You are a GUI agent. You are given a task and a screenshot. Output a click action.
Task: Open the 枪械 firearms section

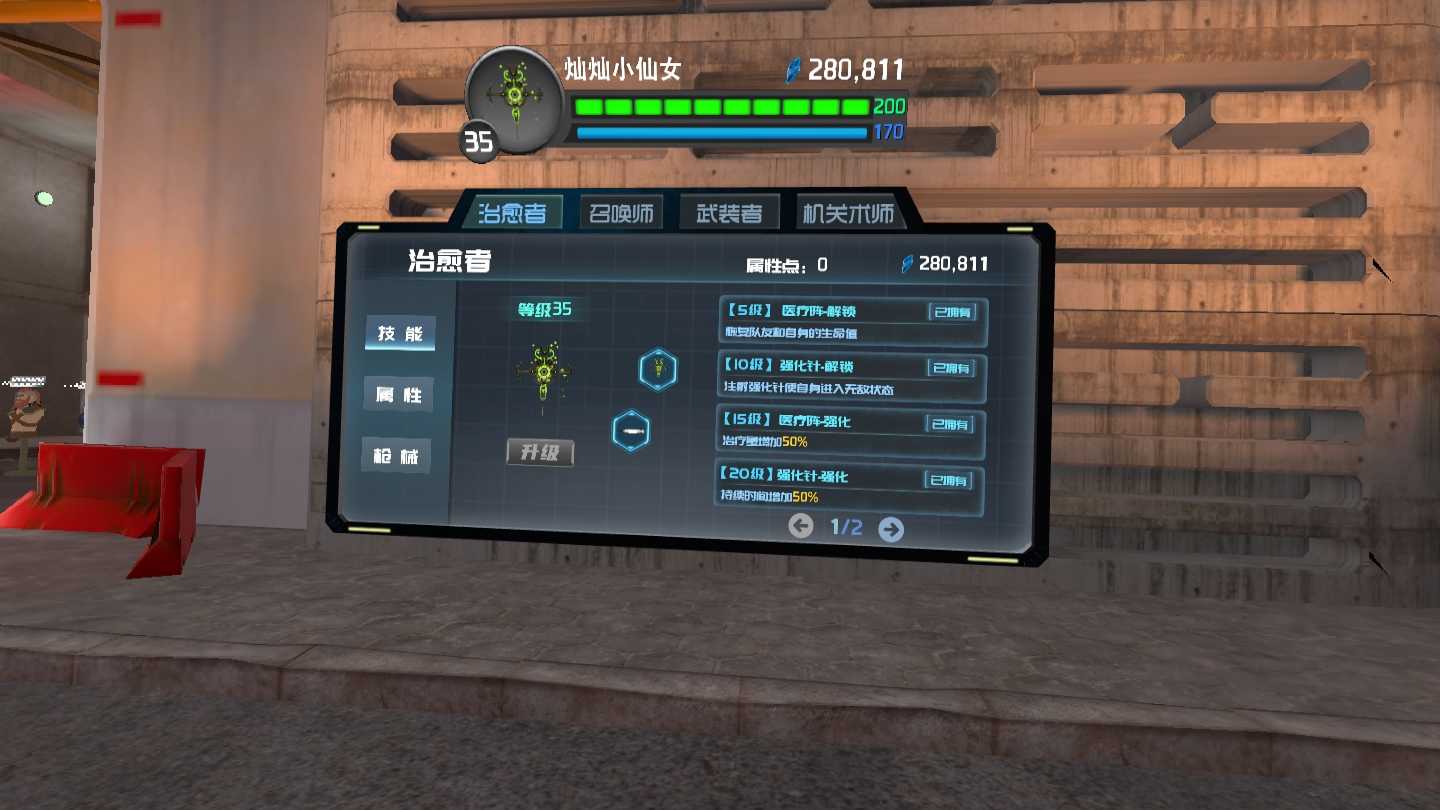(x=396, y=456)
